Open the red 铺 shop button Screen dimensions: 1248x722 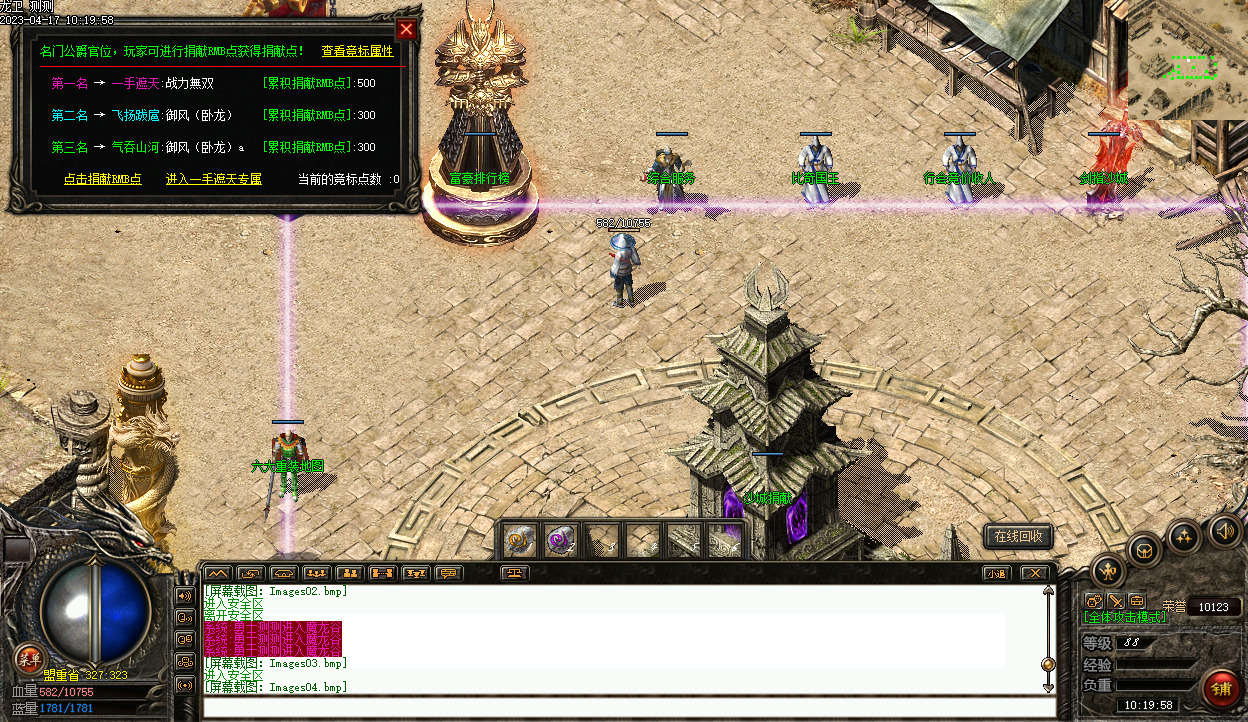click(x=1221, y=688)
